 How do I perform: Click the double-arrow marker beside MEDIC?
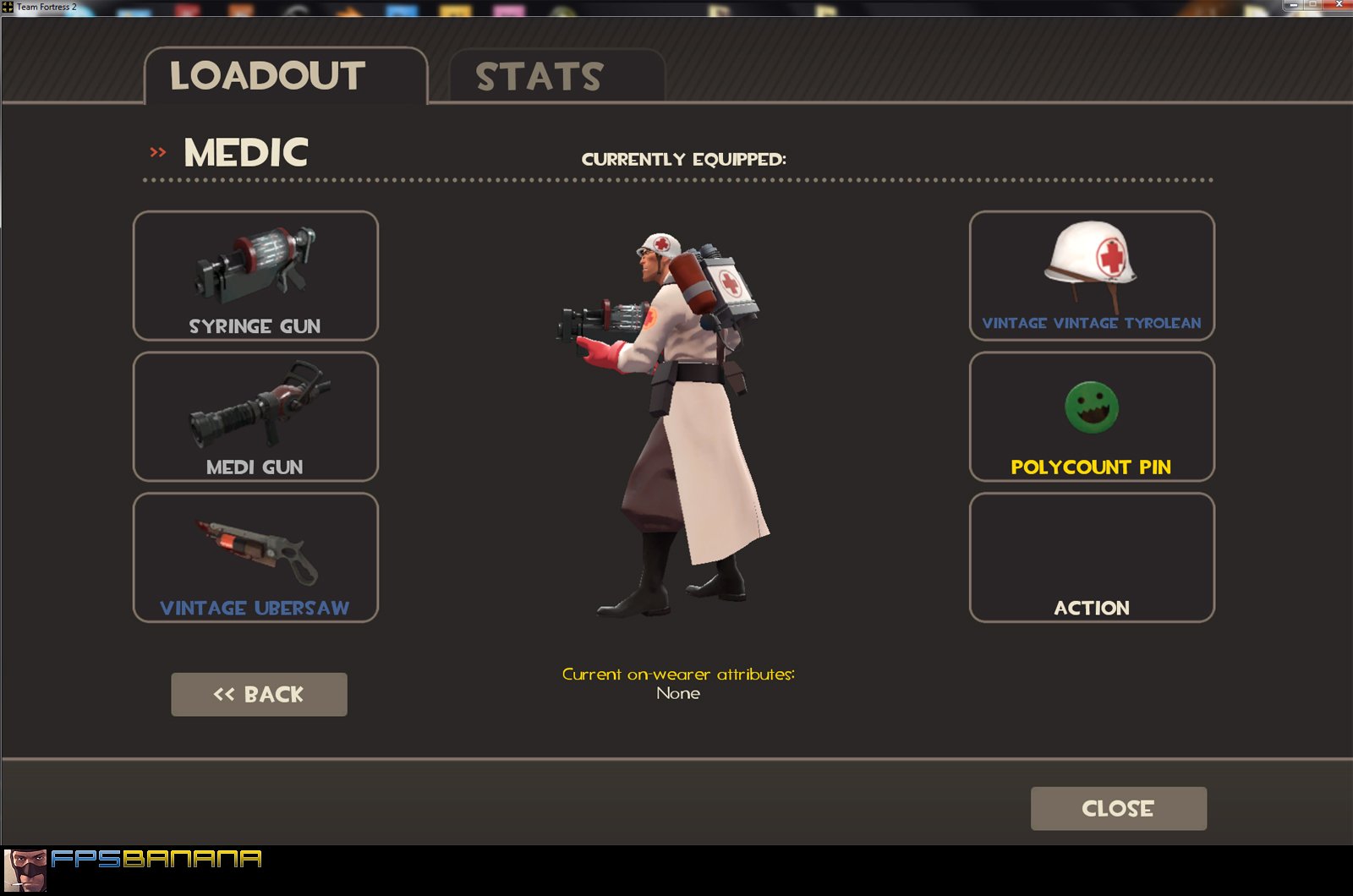point(156,152)
